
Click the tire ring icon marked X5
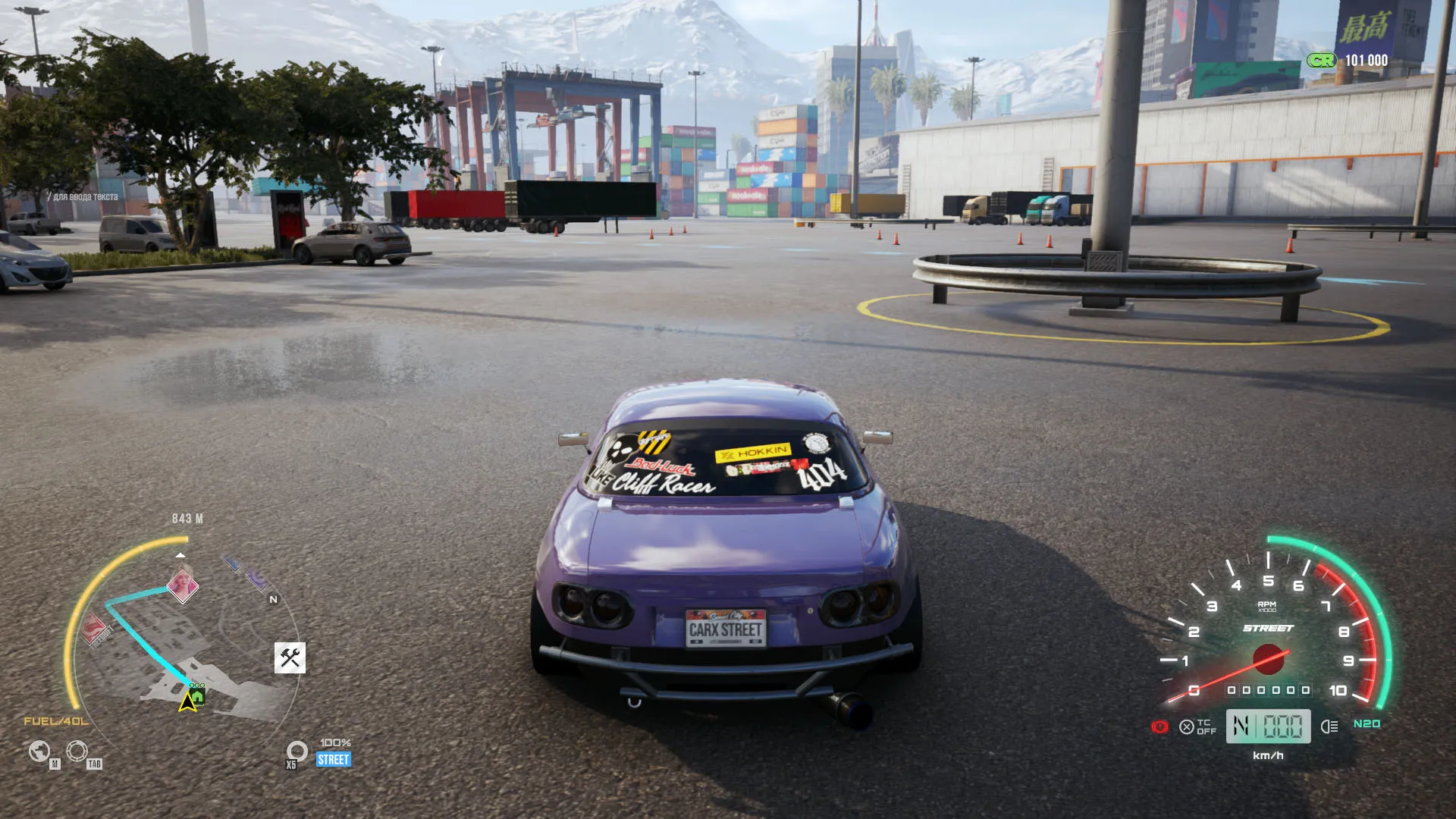297,751
